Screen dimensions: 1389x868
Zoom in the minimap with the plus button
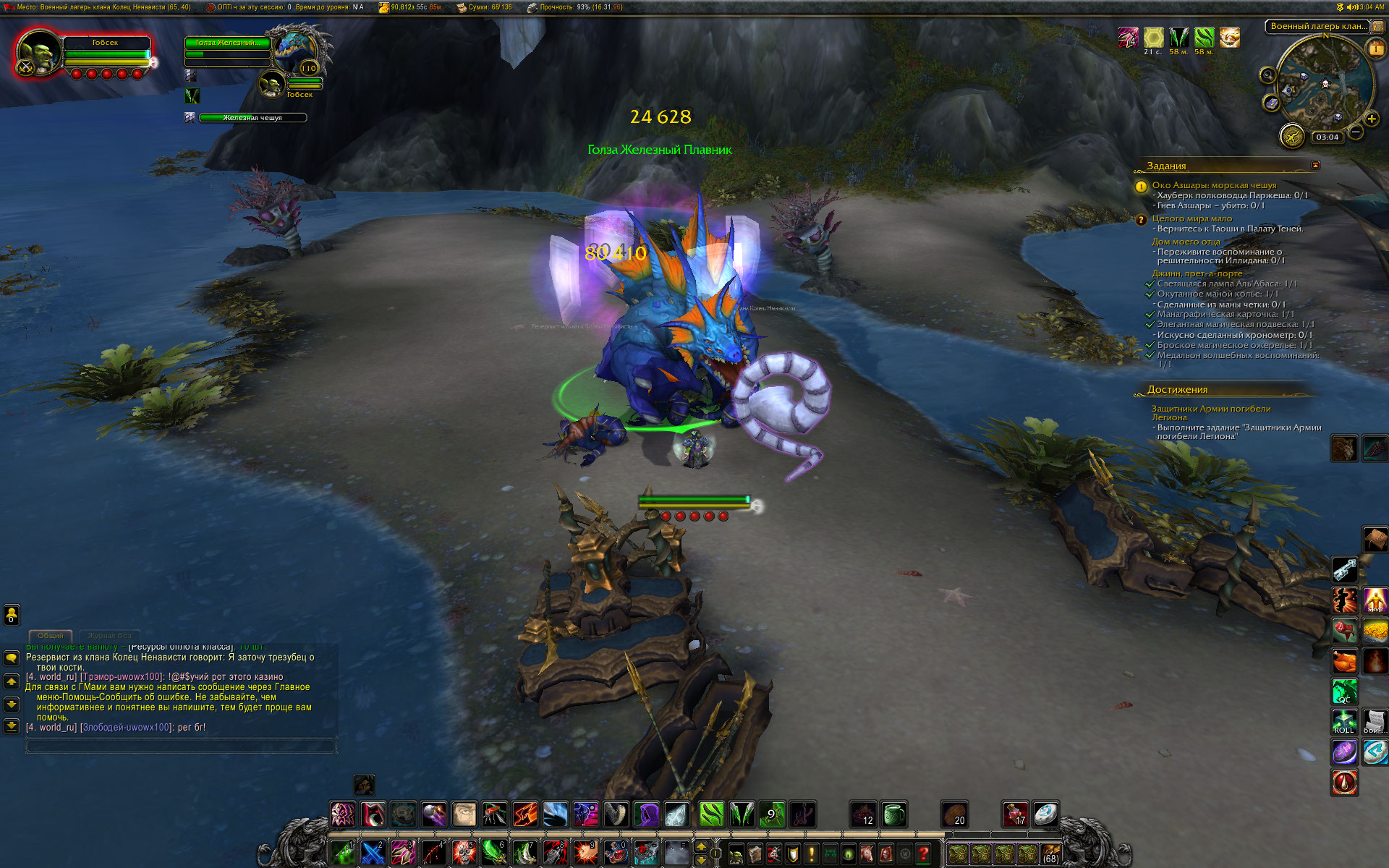1371,119
